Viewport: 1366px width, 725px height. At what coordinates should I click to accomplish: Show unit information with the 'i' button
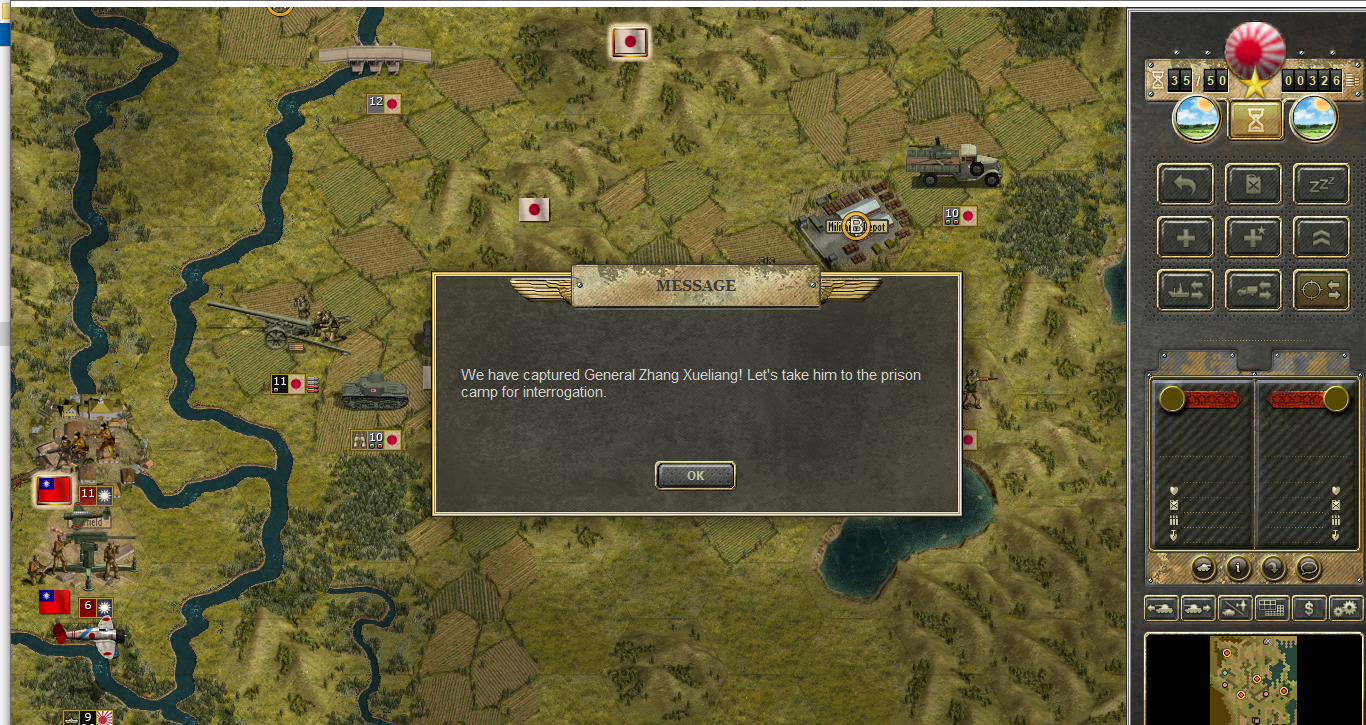coord(1239,568)
